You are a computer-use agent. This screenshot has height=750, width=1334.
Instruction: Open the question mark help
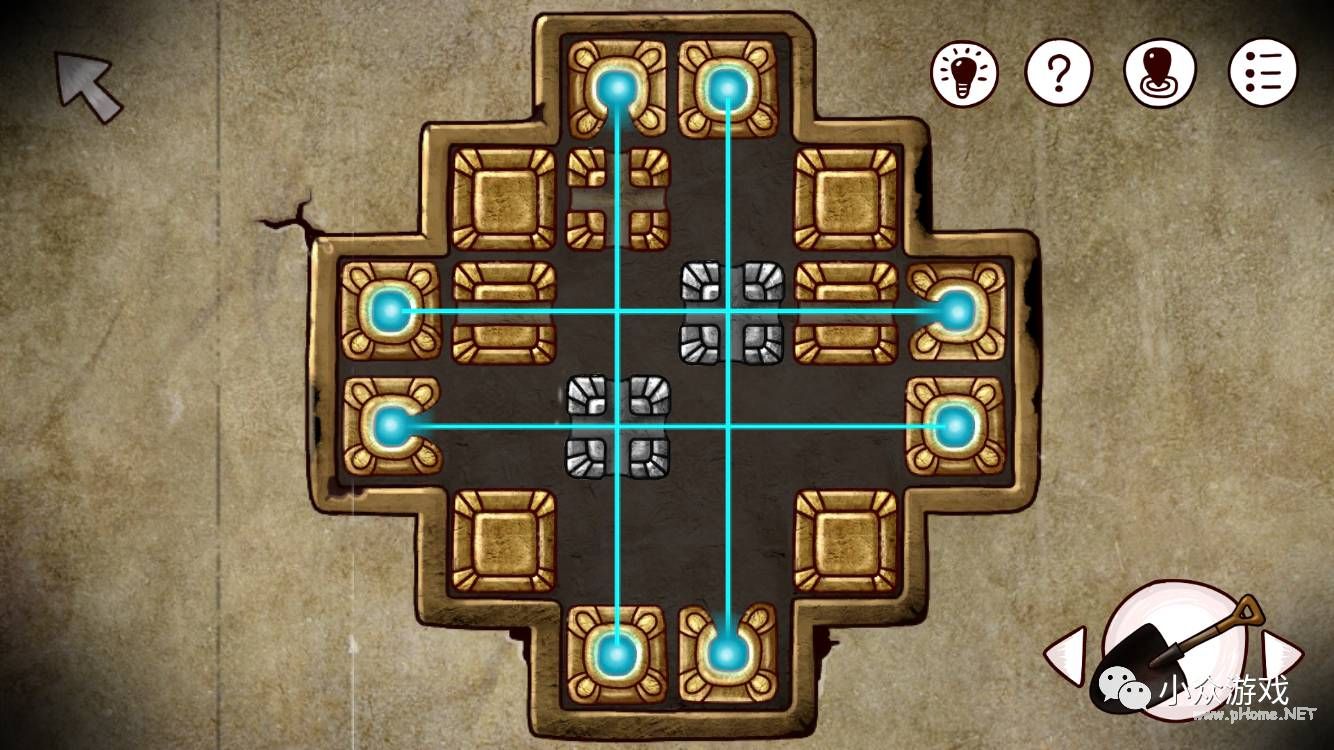pos(1059,73)
